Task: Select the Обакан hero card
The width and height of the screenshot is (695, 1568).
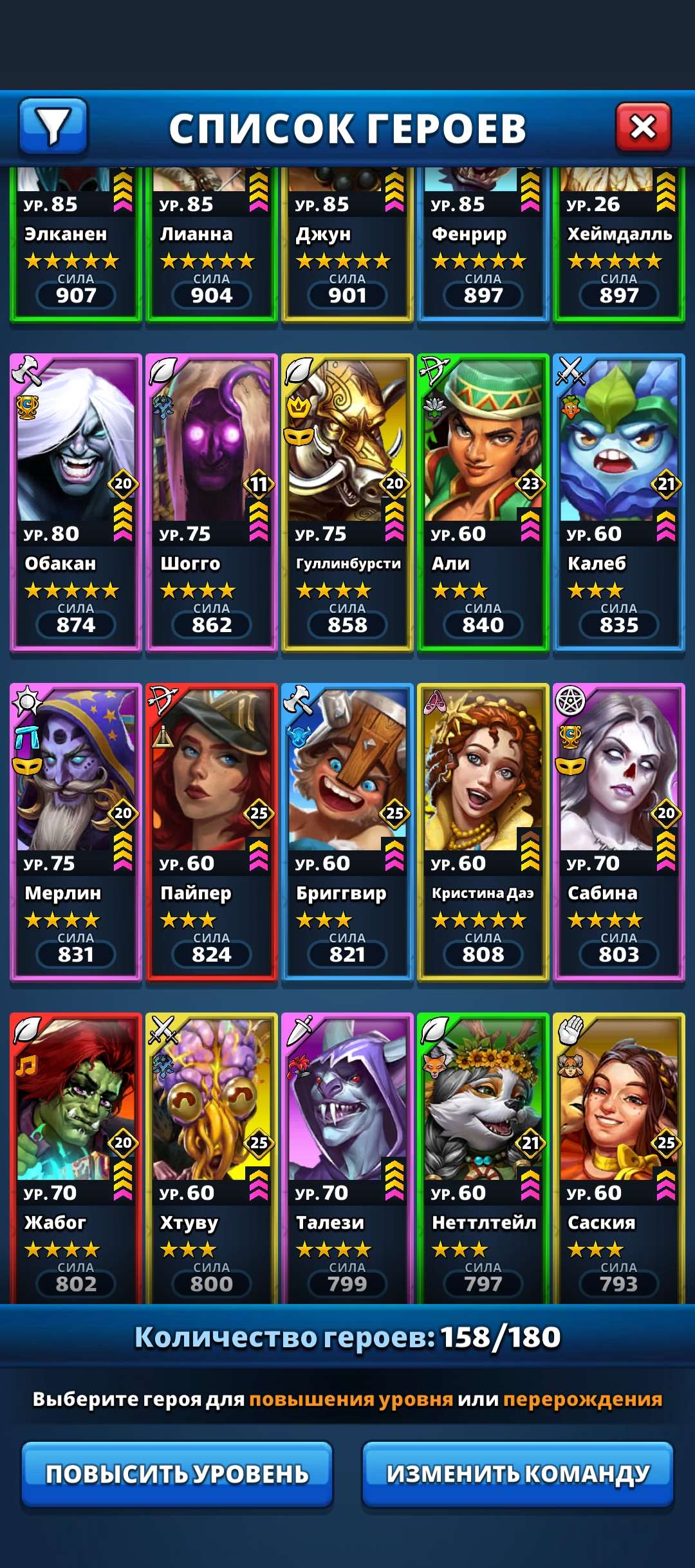Action: [x=76, y=502]
